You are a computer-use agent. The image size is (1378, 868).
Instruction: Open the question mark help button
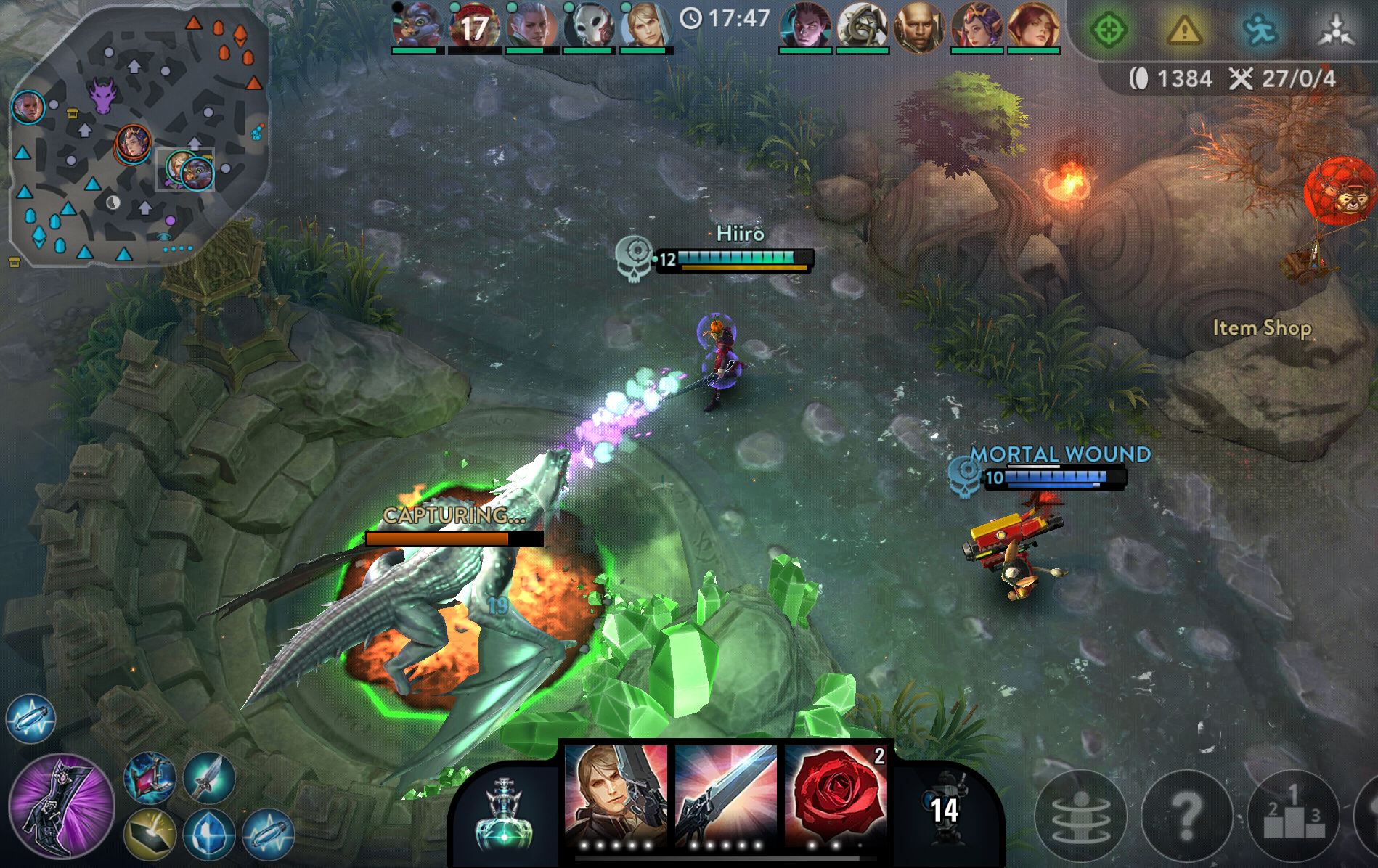tap(1187, 815)
